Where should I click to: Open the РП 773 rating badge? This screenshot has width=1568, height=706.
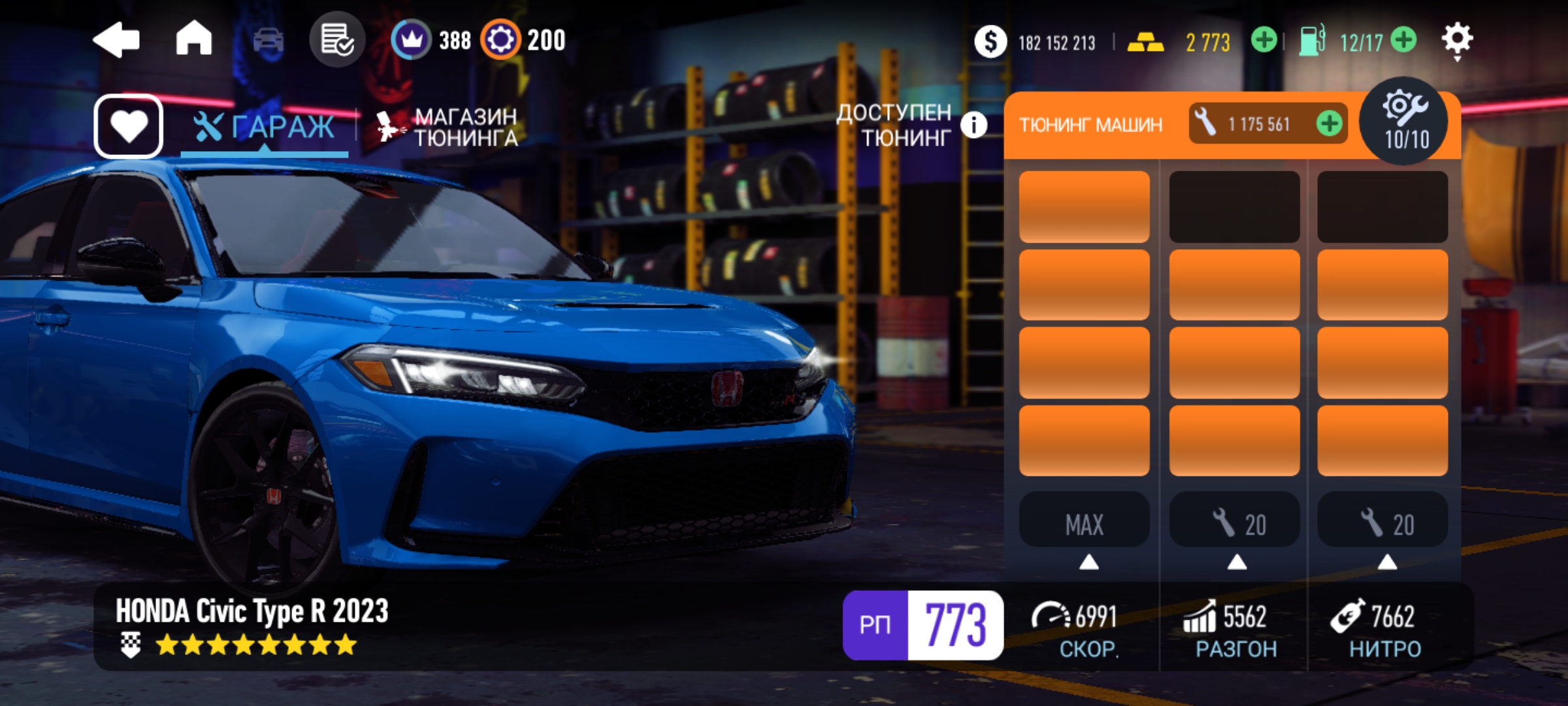click(923, 625)
